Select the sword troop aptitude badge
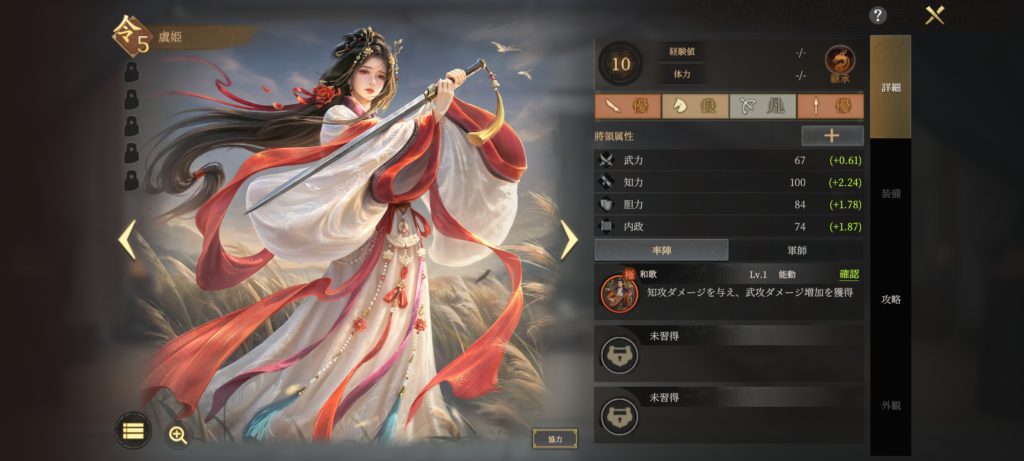Viewport: 1024px width, 461px height. coord(626,107)
